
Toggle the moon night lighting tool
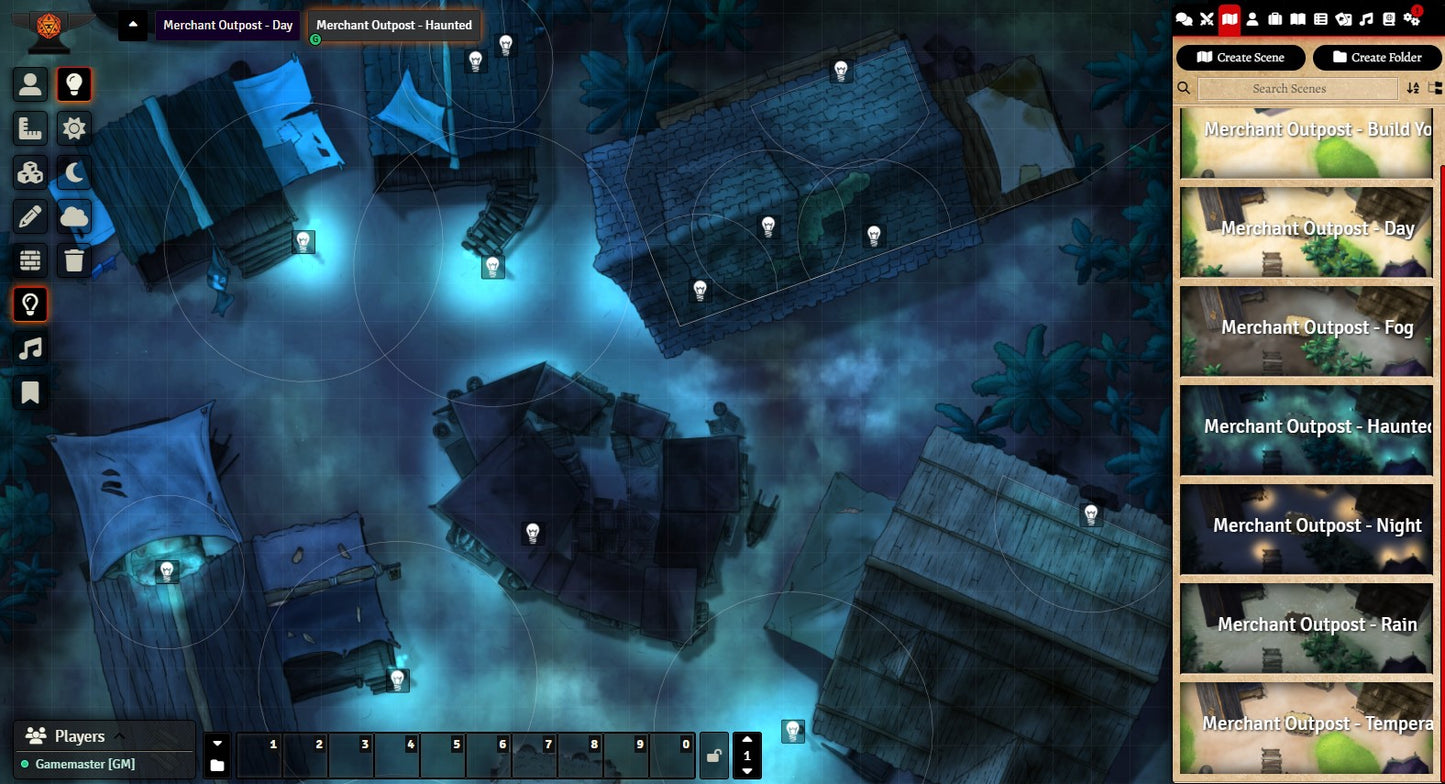(74, 172)
